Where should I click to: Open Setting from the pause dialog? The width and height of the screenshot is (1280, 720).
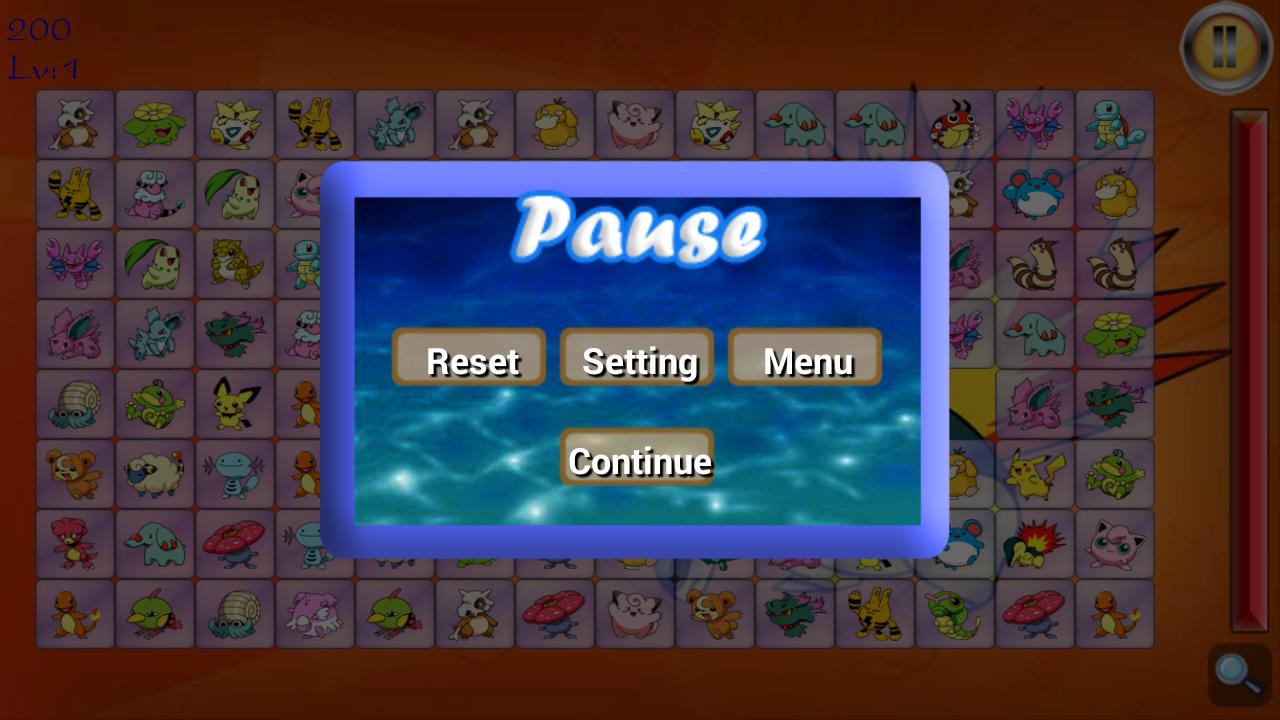(x=637, y=359)
